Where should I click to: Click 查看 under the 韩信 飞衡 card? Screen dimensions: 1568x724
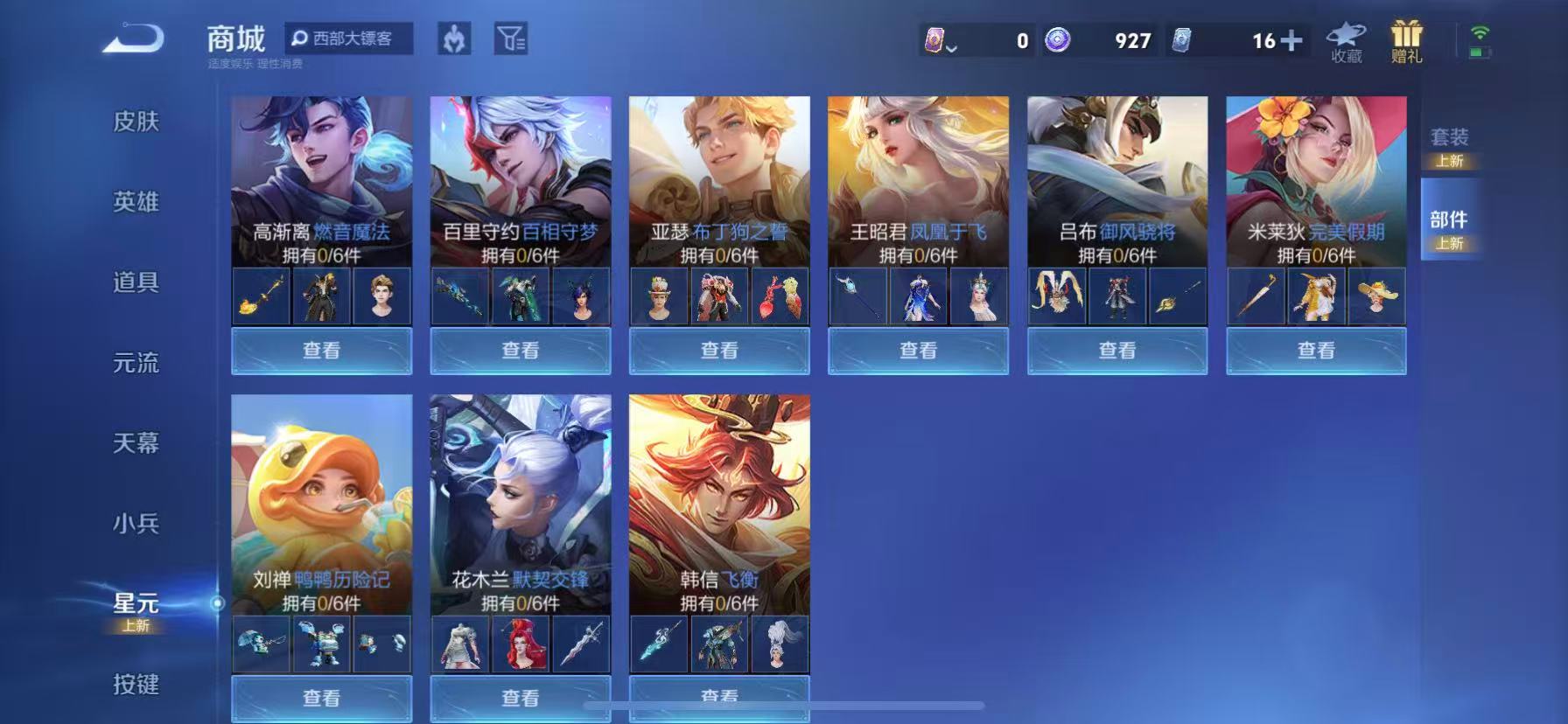click(x=718, y=697)
